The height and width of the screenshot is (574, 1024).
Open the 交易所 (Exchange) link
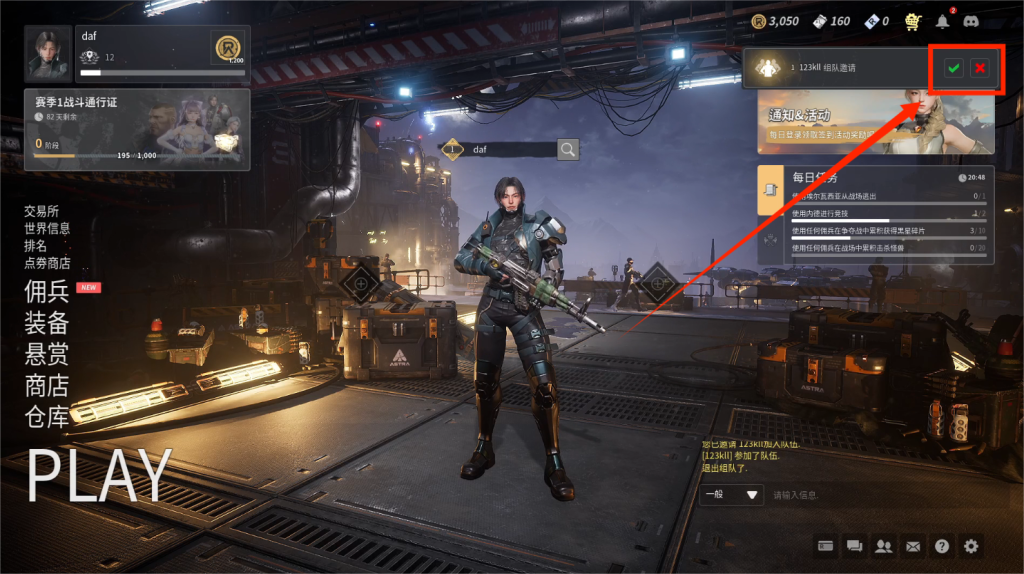[x=42, y=211]
